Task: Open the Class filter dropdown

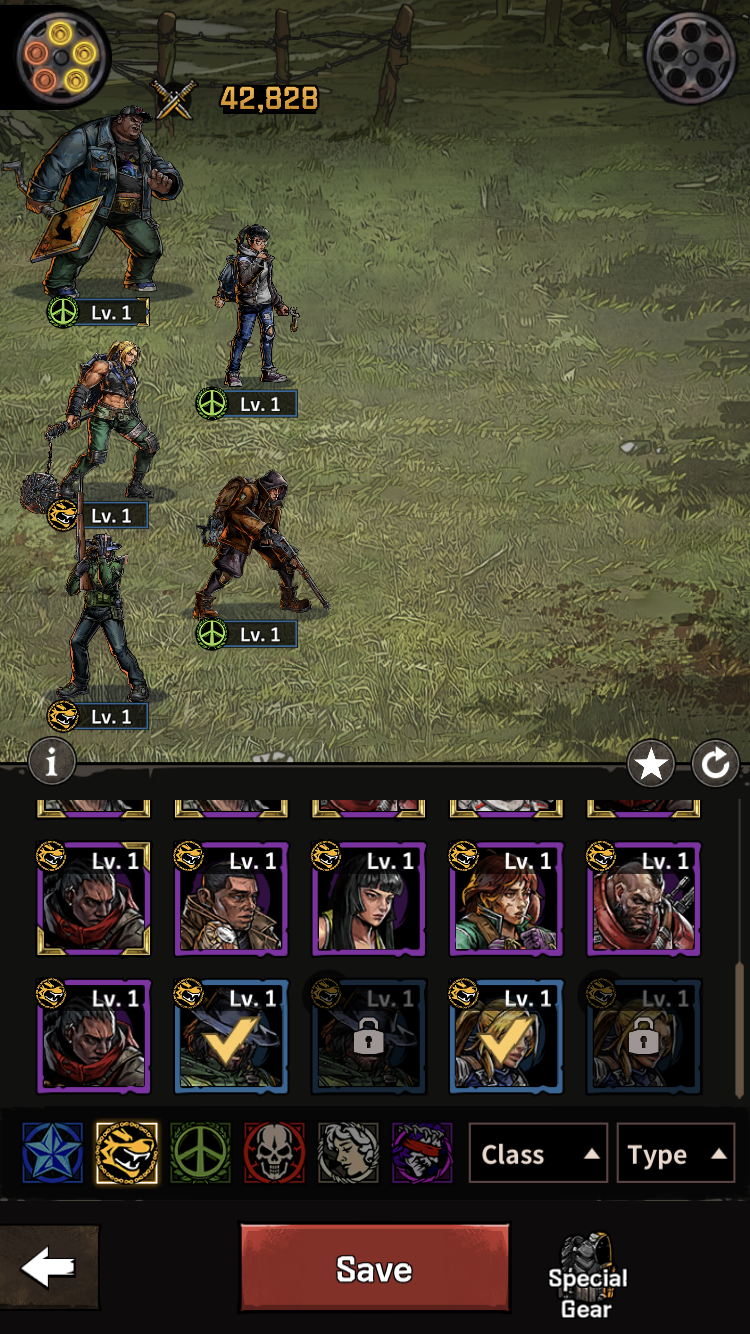Action: (537, 1154)
